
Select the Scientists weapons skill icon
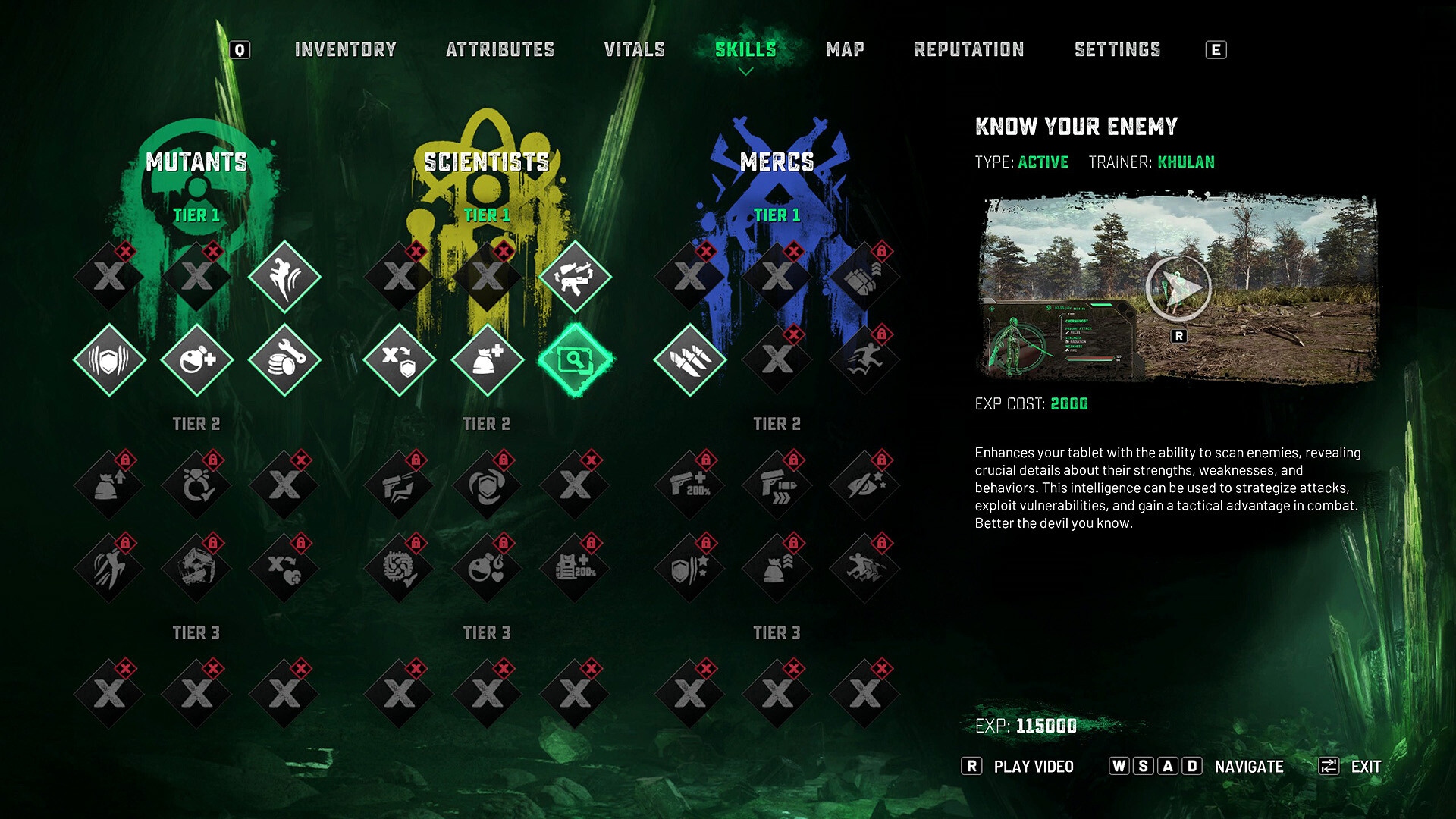pos(575,277)
